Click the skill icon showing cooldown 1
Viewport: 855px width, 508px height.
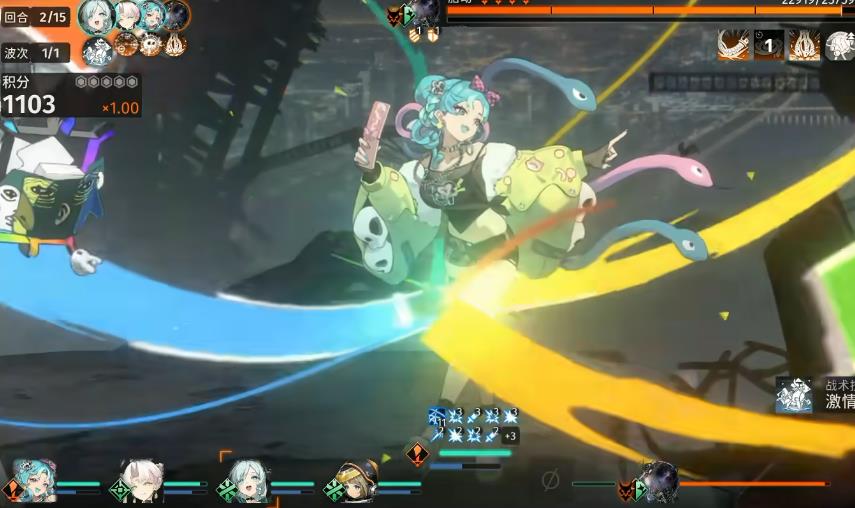coord(769,44)
